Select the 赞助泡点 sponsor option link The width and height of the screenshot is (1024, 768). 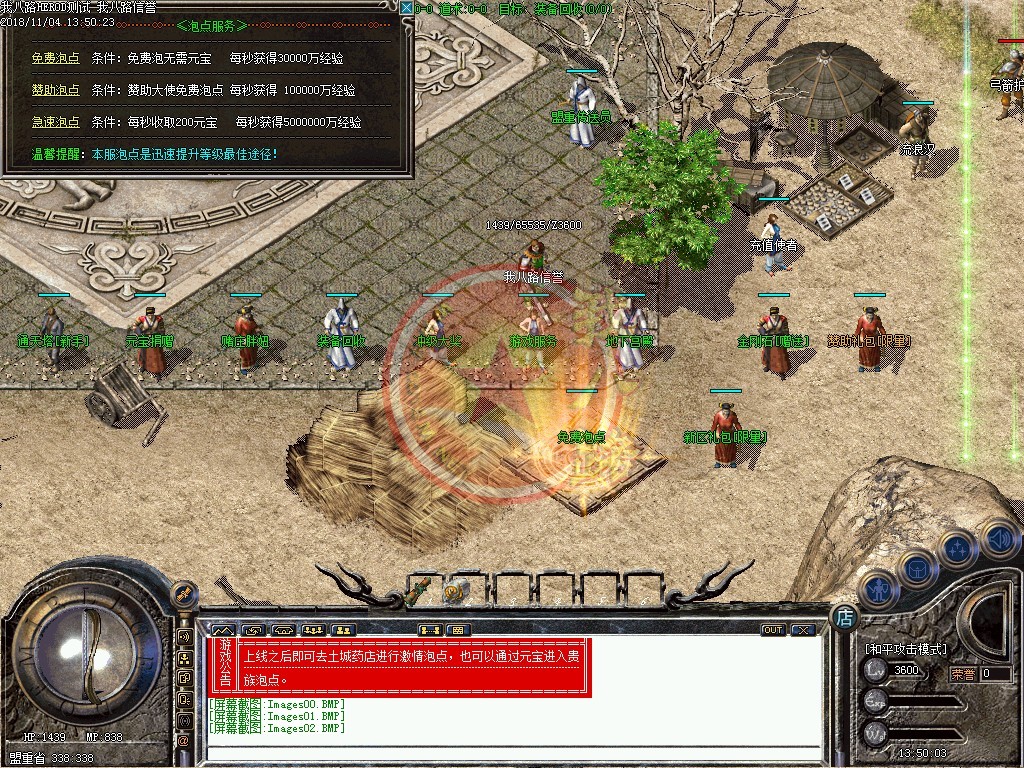[x=55, y=90]
